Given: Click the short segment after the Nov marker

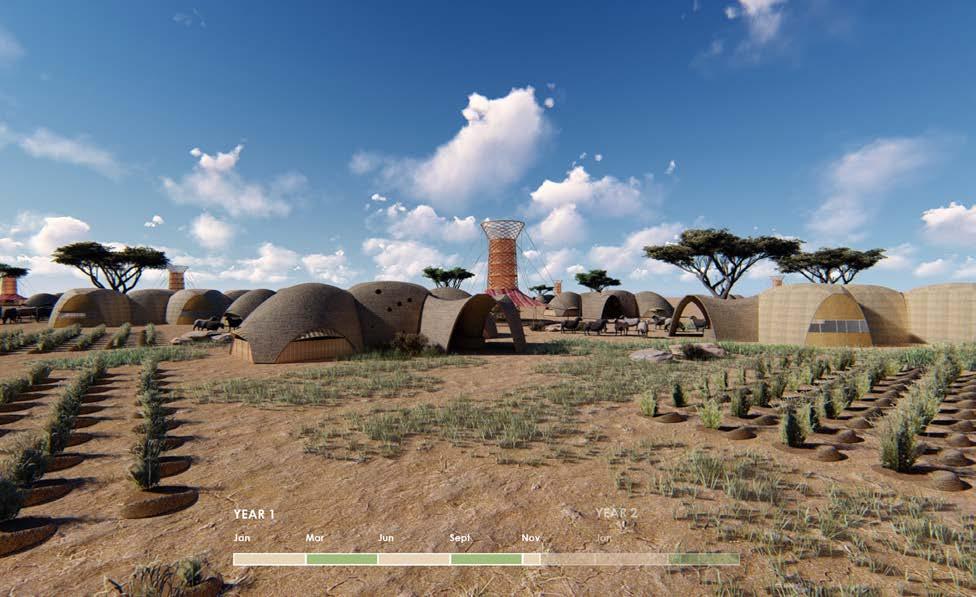Looking at the screenshot, I should [531, 559].
